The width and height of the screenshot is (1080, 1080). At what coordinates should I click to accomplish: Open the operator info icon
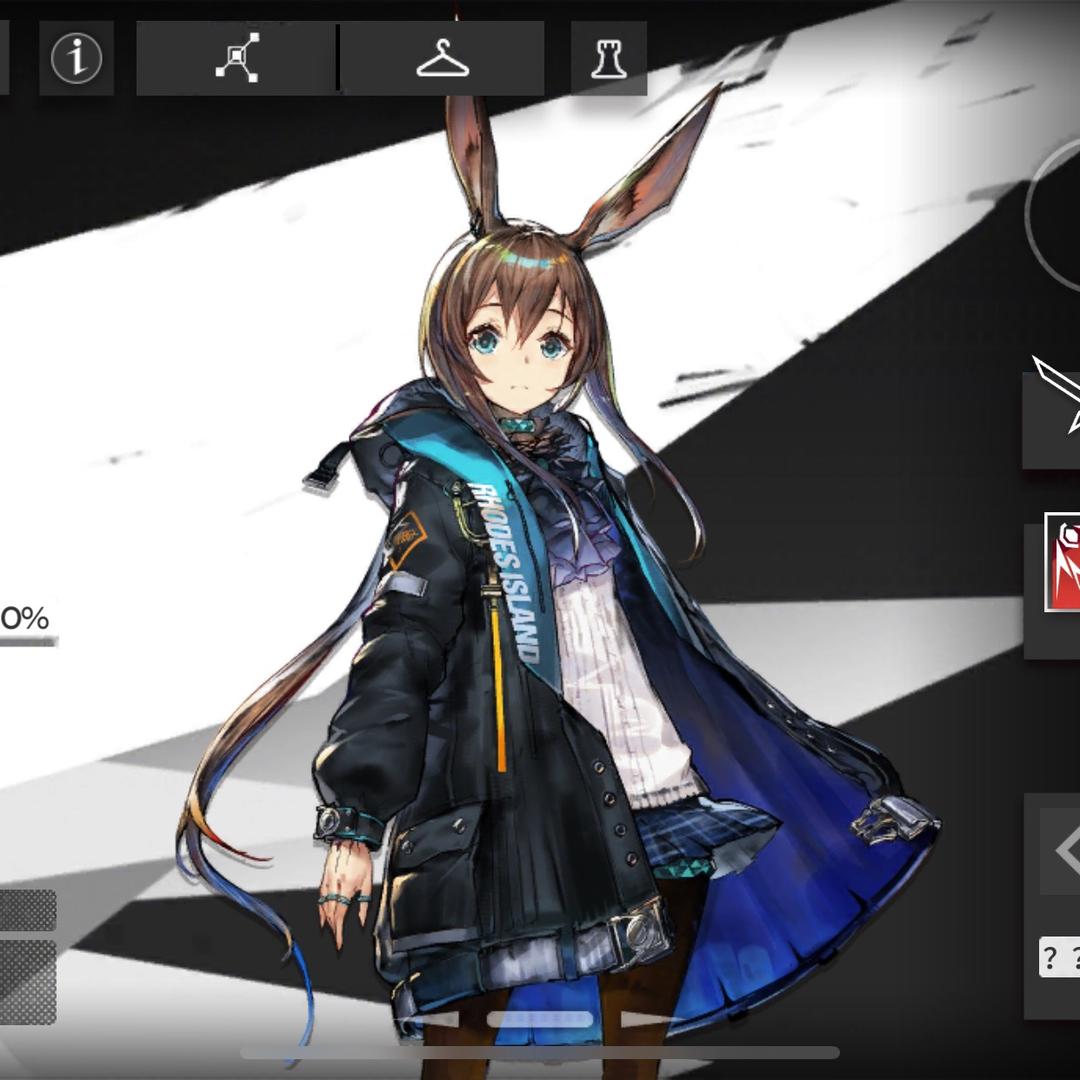[x=77, y=59]
